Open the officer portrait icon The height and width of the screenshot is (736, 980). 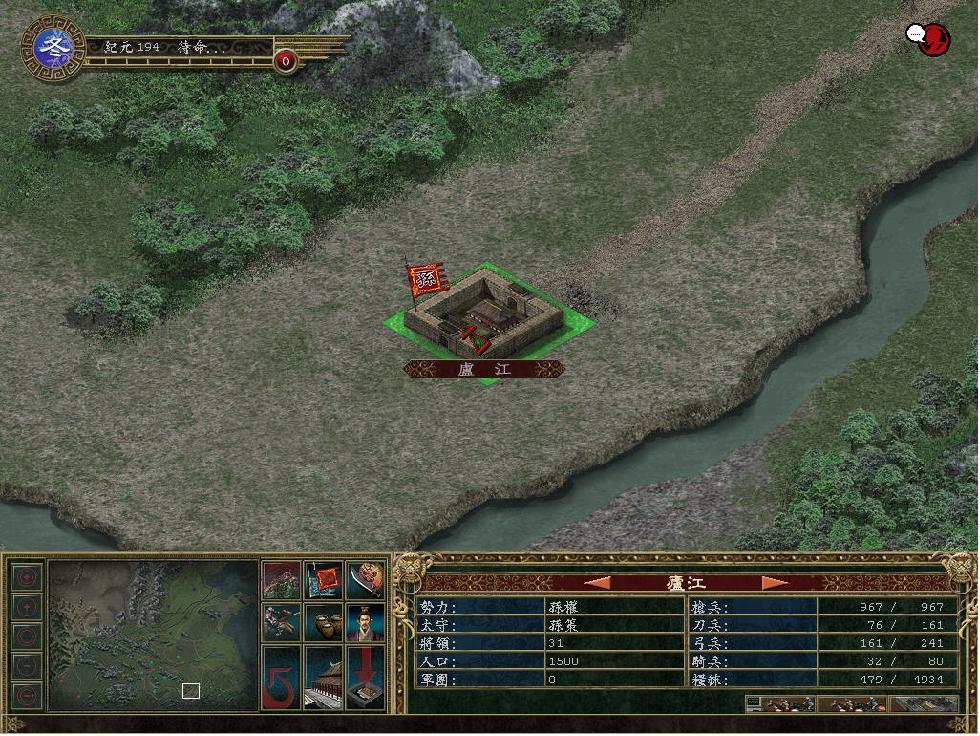pos(365,622)
